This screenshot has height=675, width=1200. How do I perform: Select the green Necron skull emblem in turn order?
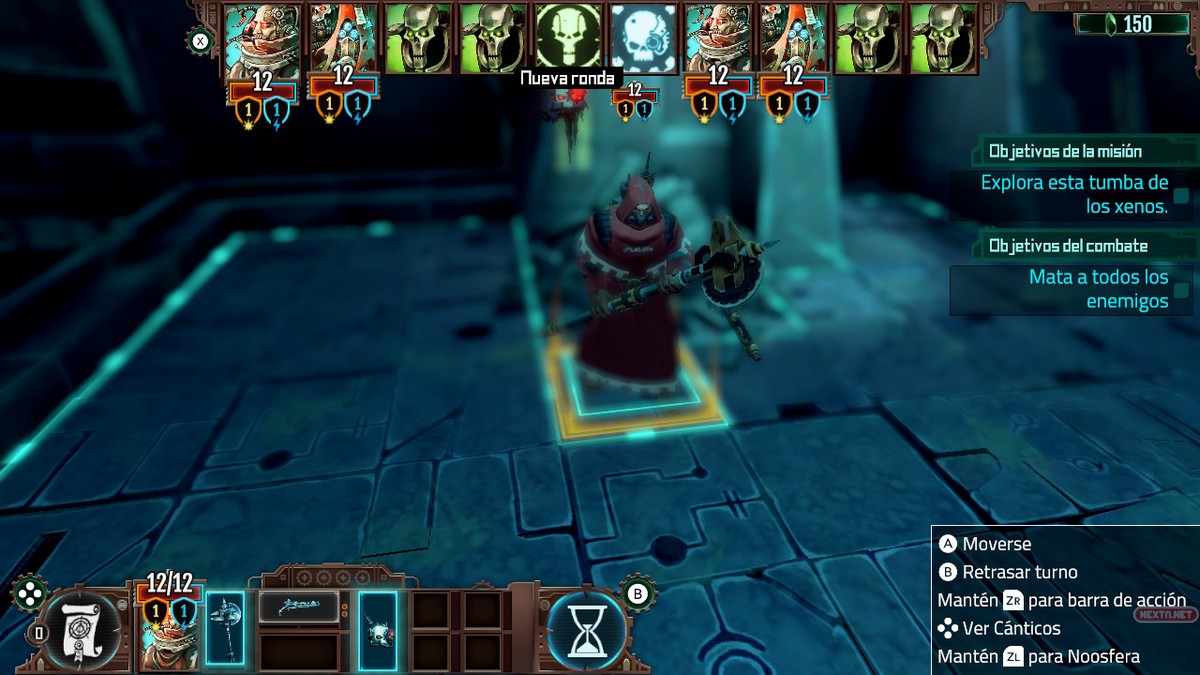(x=569, y=36)
